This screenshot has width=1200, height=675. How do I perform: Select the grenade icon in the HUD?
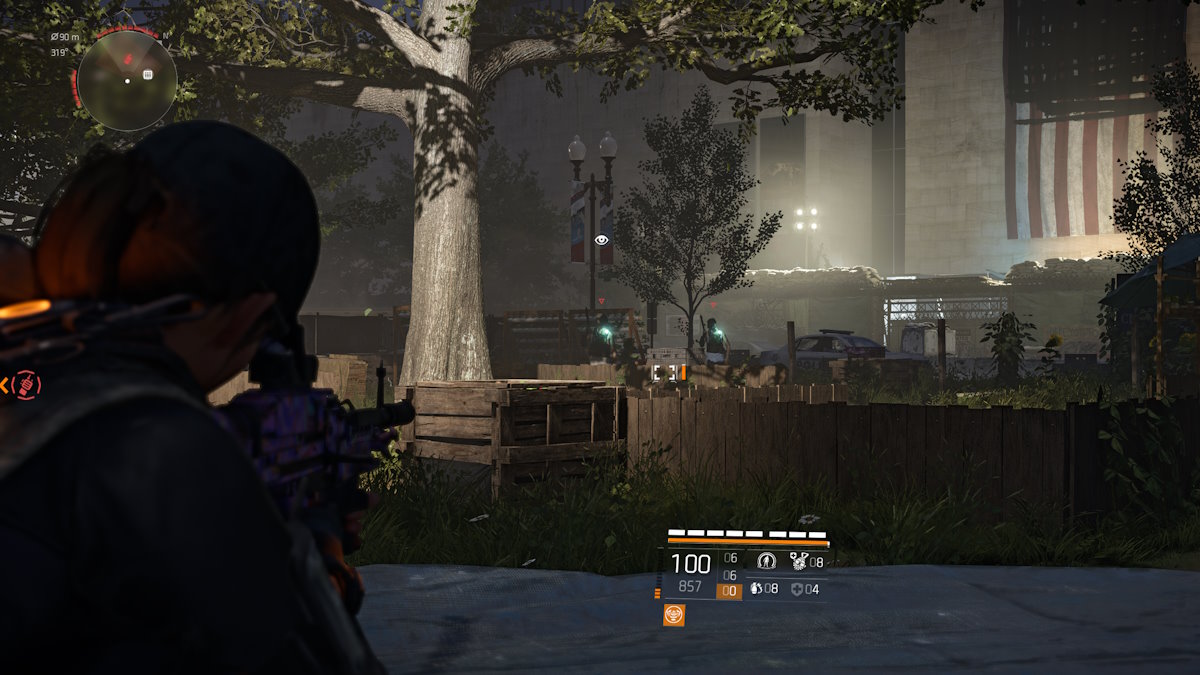(756, 589)
